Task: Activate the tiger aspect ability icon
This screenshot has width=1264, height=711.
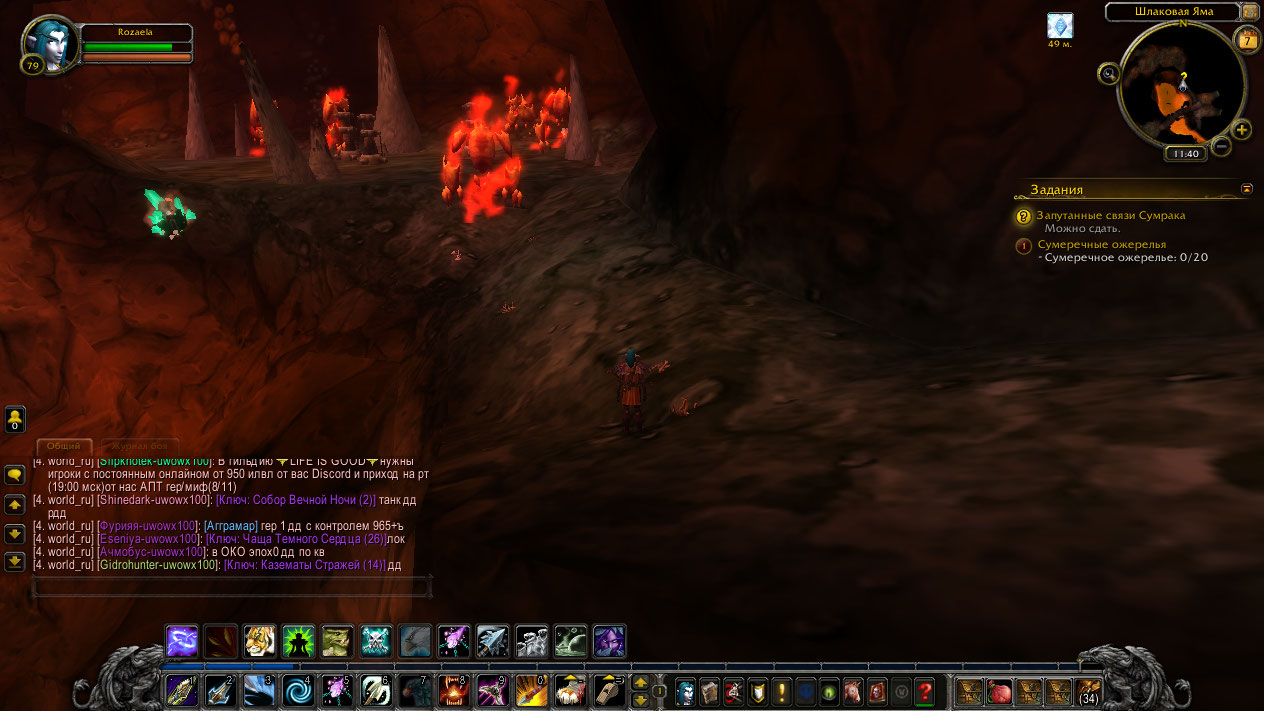Action: click(259, 641)
